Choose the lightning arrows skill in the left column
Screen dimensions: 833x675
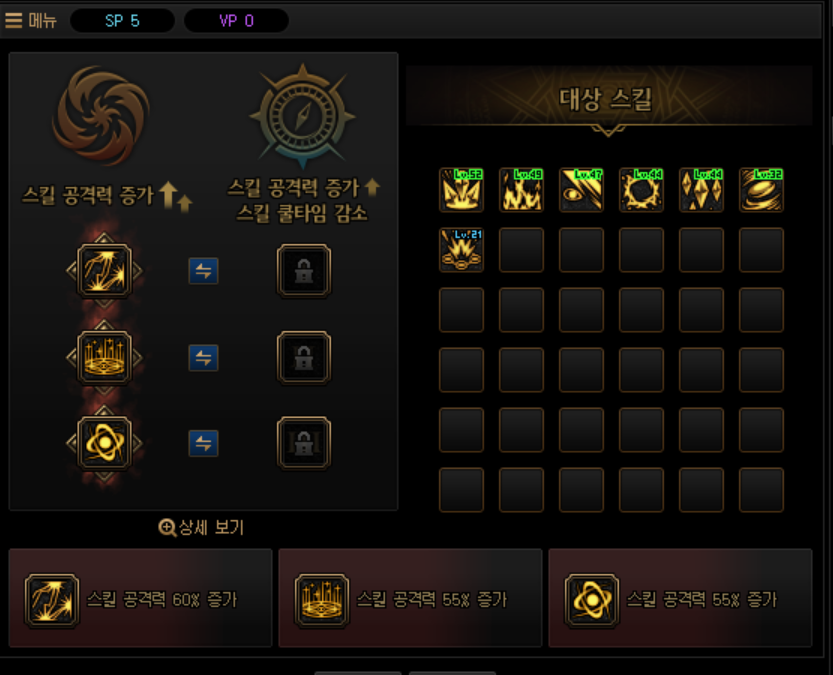(x=104, y=270)
